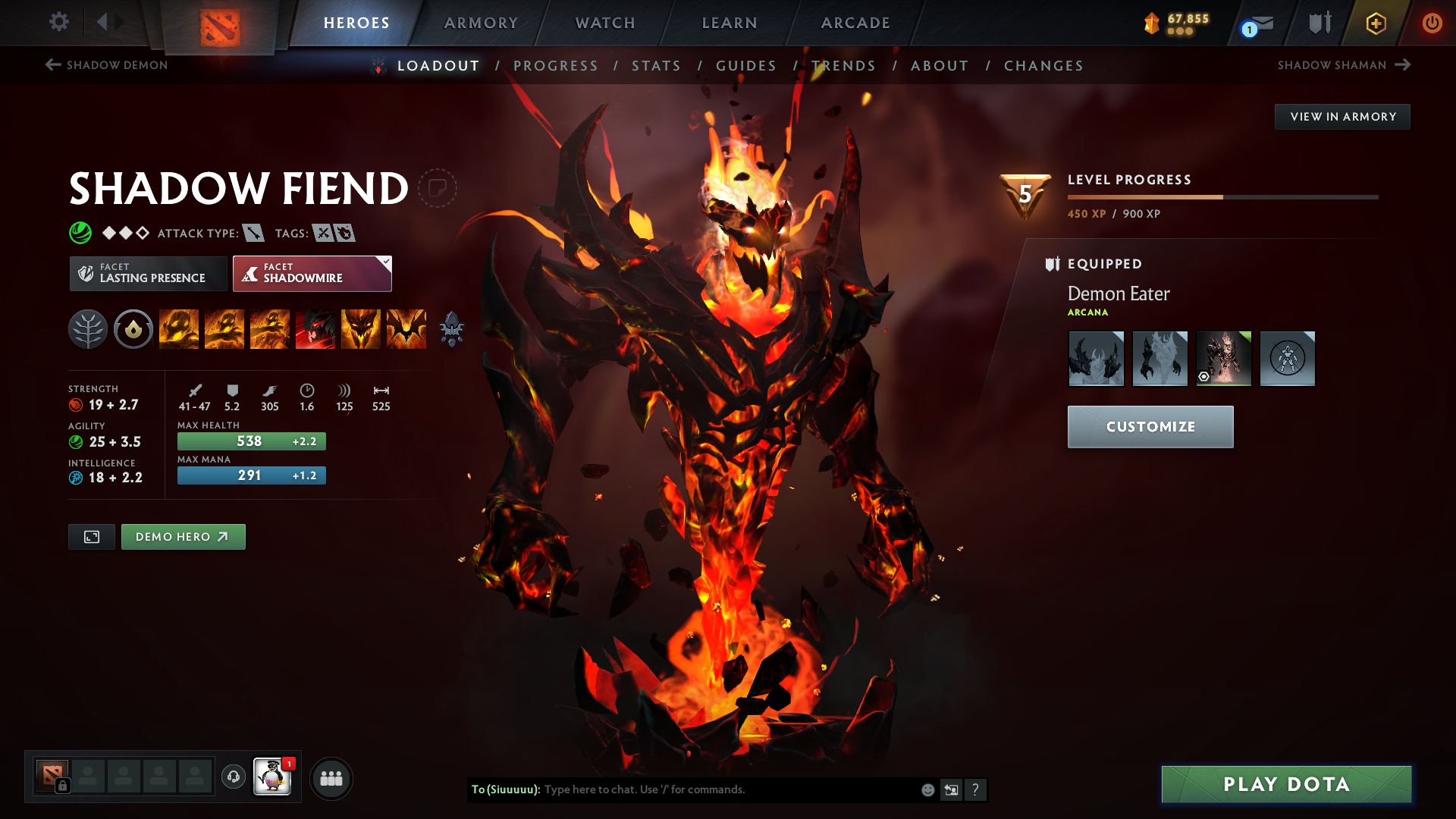Expand hero view with the fullscreen icon
Viewport: 1456px width, 819px height.
click(x=91, y=536)
